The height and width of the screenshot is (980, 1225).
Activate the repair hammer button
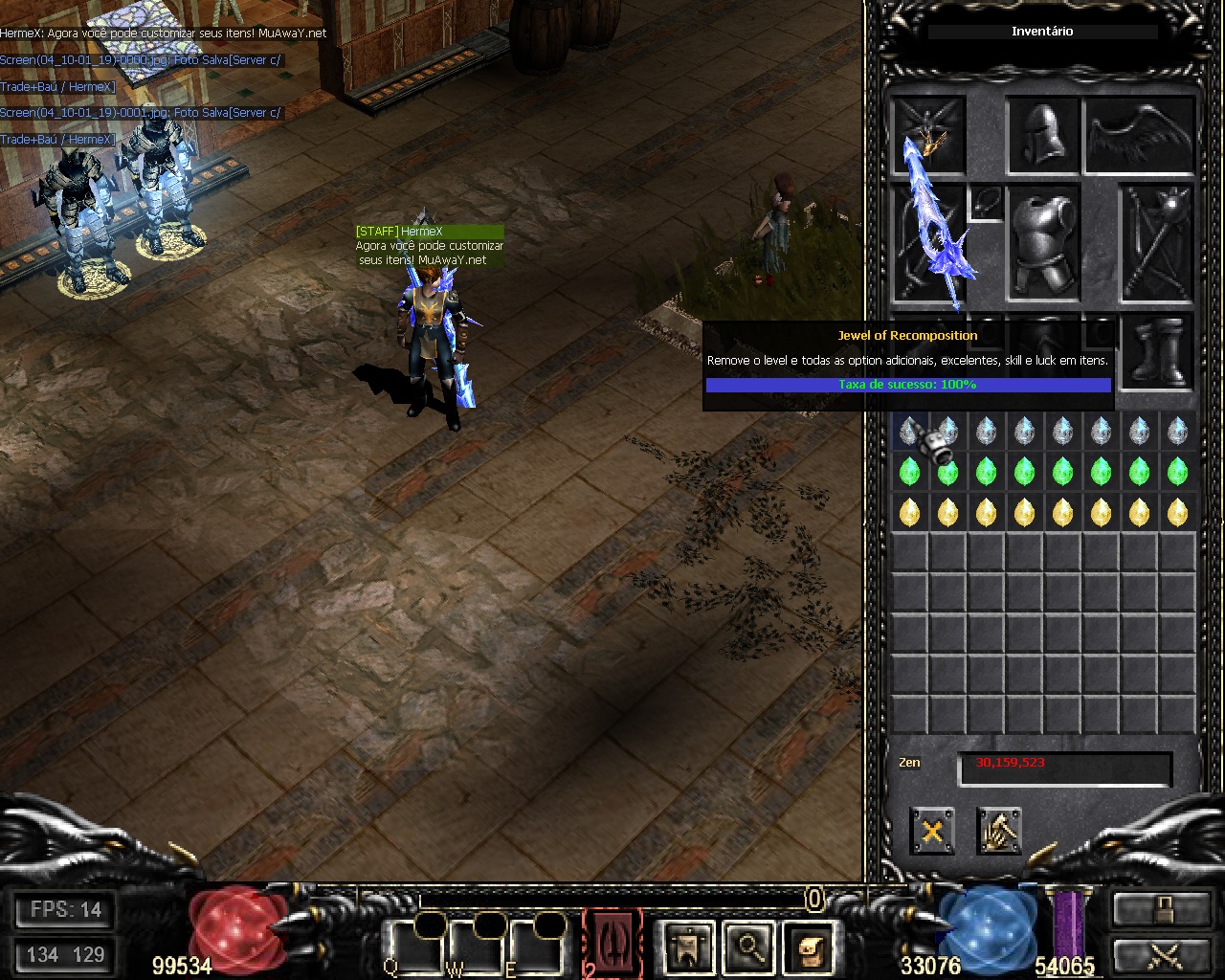[999, 831]
